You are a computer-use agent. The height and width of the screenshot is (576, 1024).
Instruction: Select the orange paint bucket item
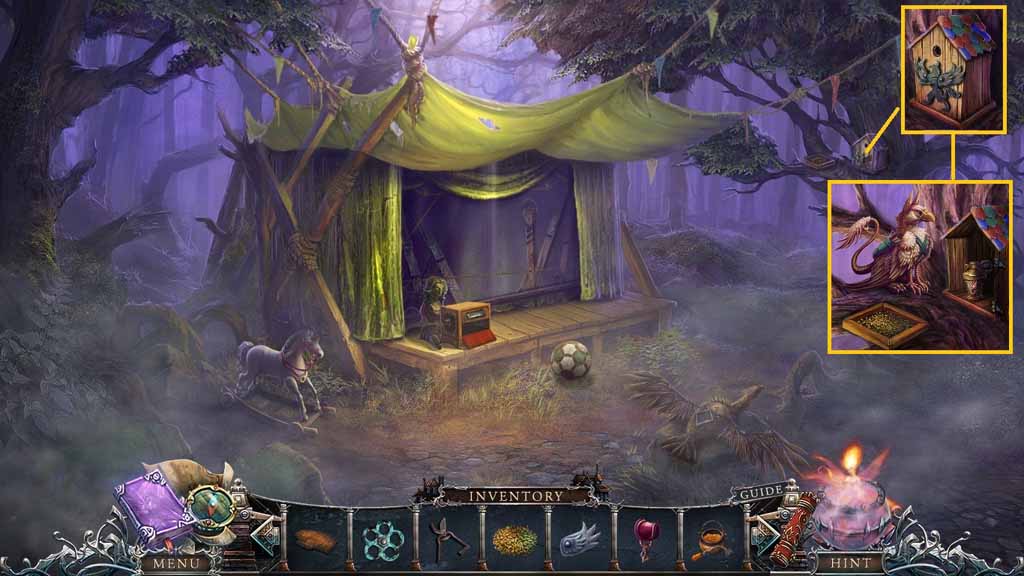710,539
